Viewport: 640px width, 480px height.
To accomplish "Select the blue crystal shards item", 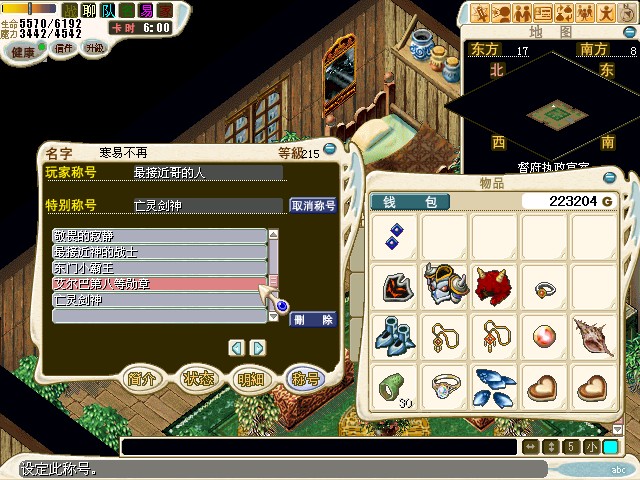I will click(x=493, y=383).
